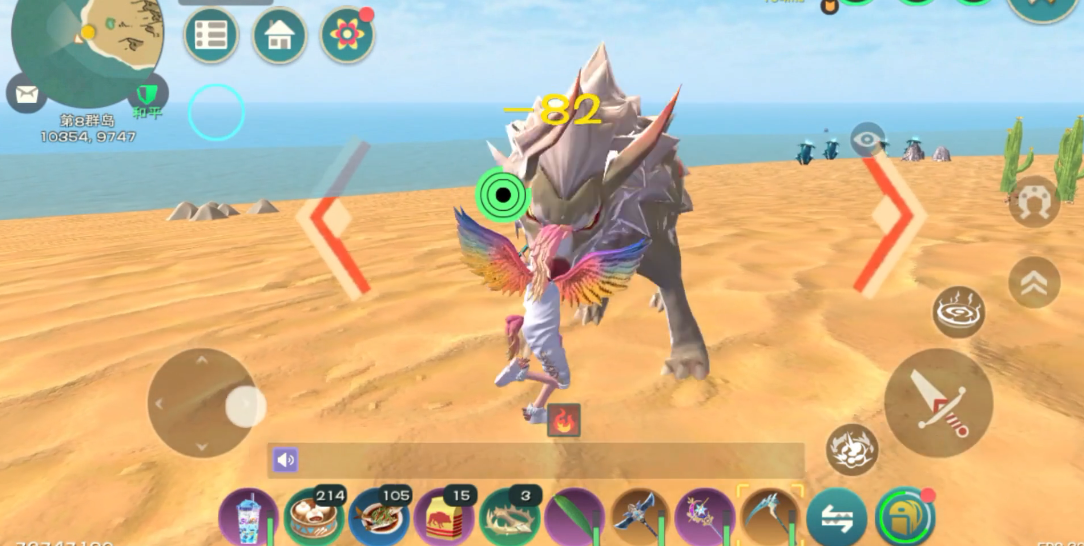Choose the fish dish slot with 105
This screenshot has width=1084, height=546.
[379, 517]
